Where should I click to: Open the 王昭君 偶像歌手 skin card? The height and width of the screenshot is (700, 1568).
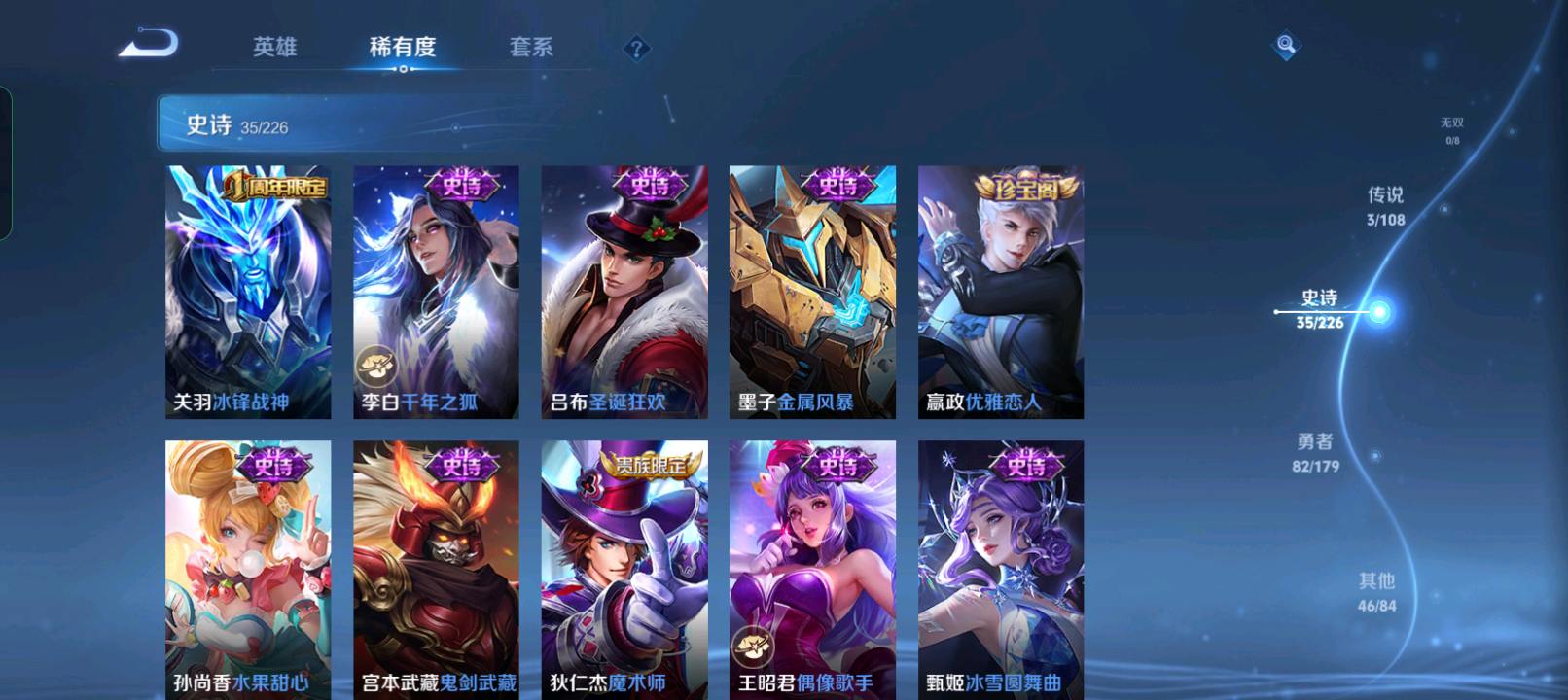(812, 569)
